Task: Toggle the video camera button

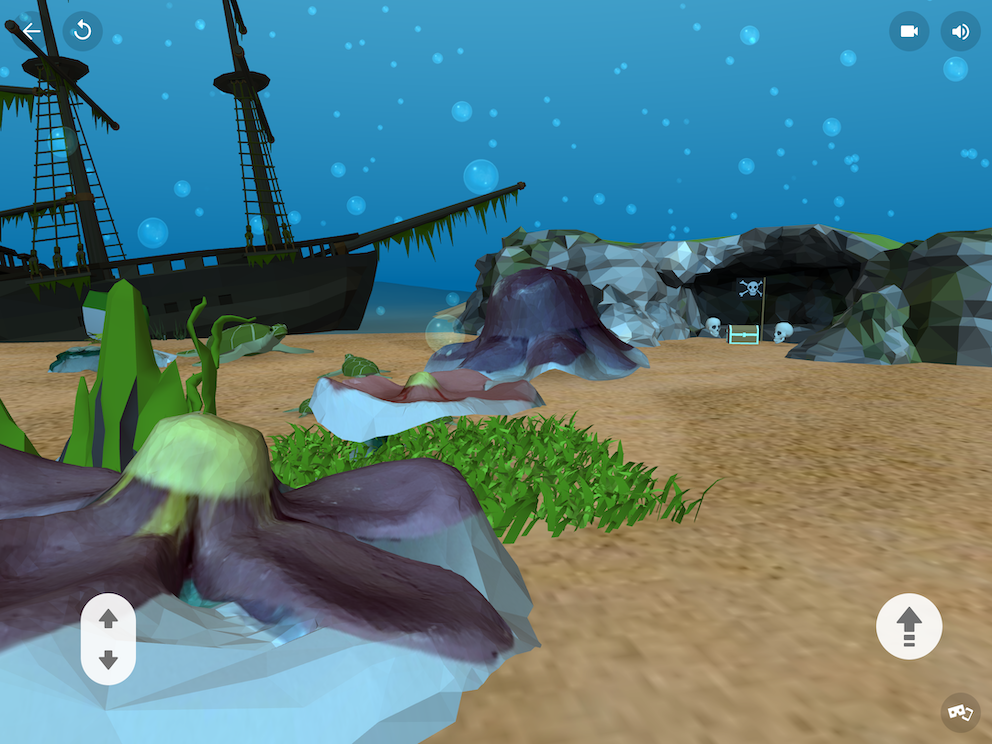Action: click(x=909, y=31)
